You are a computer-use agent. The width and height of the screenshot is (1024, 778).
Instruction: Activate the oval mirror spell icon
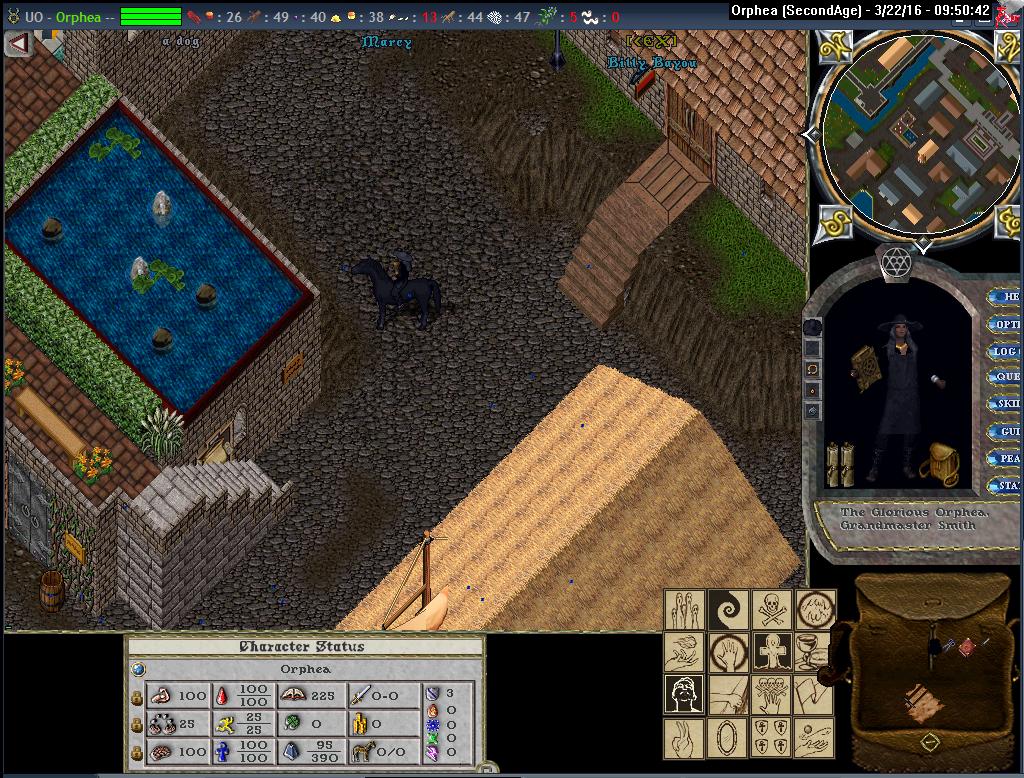pos(727,738)
